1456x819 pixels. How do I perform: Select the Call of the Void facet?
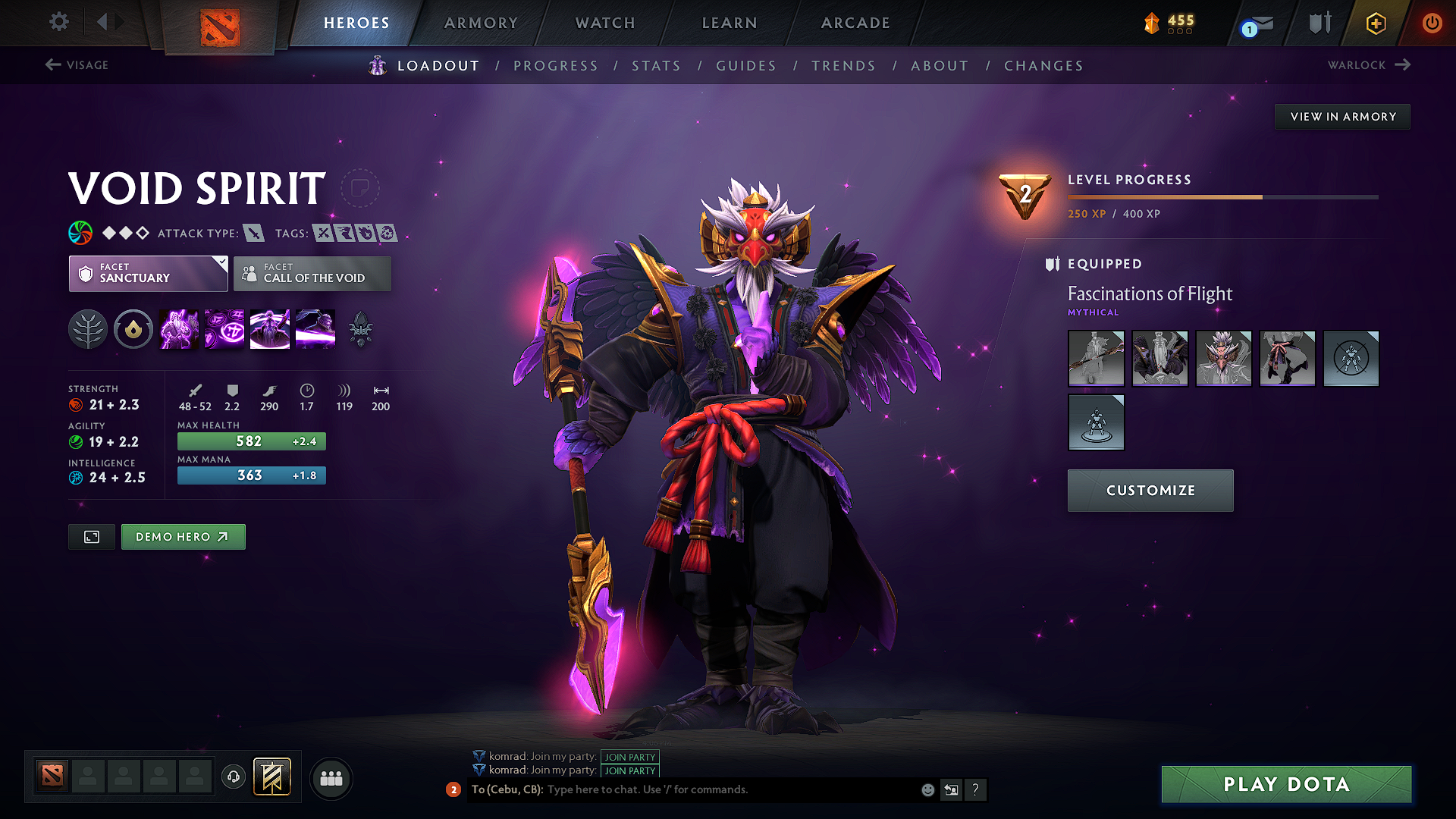point(312,273)
